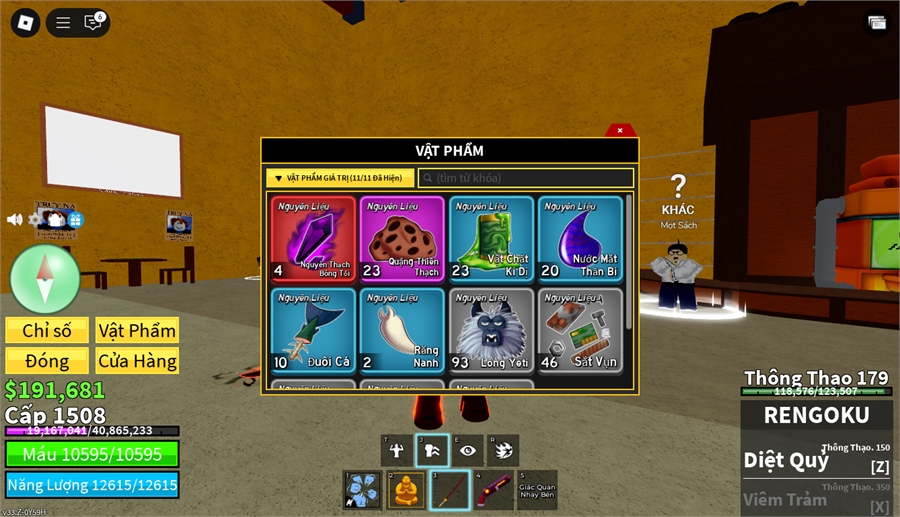Close the Vật Phẩm inventory window

coord(620,130)
